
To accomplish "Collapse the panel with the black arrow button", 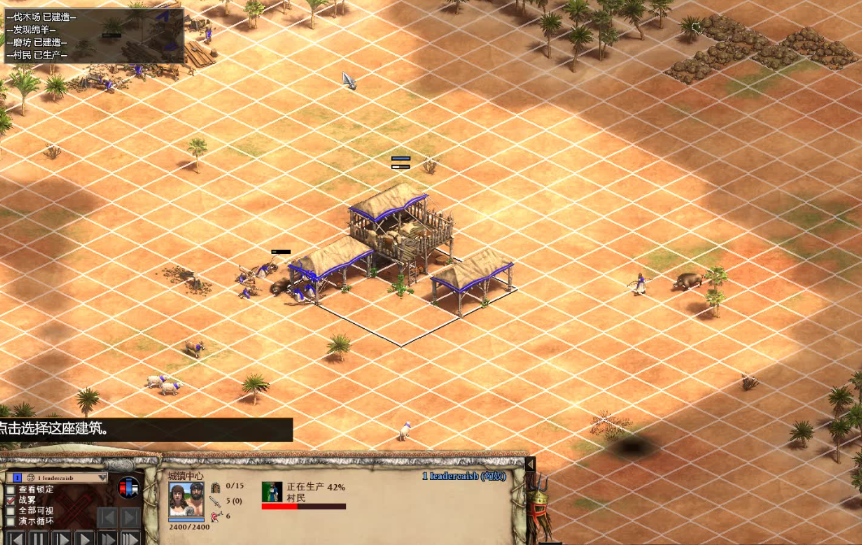I will 530,464.
